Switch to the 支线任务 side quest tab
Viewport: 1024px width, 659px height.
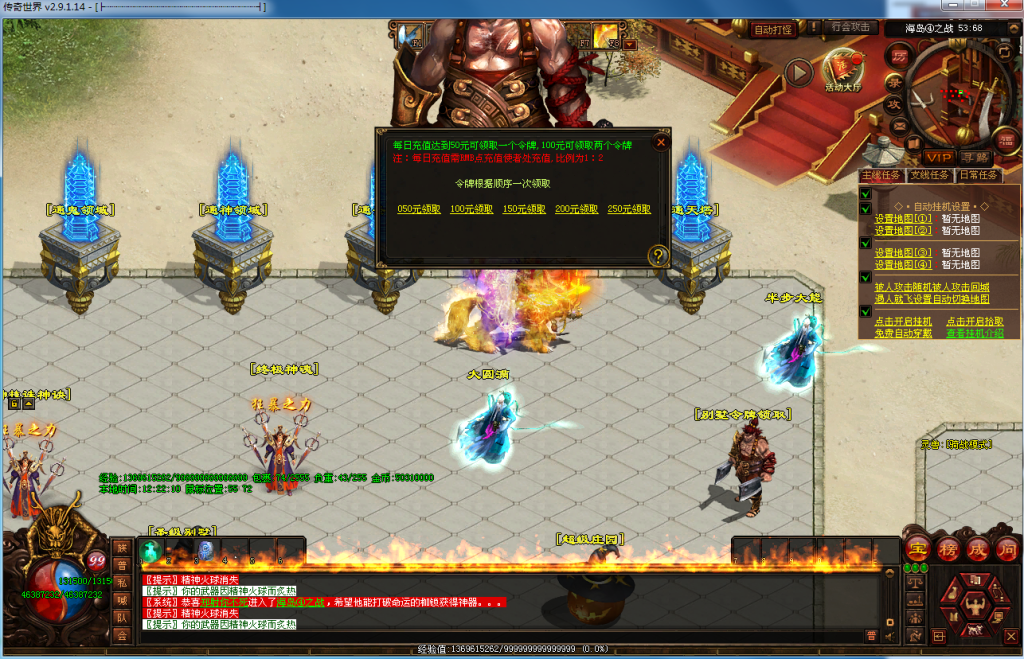pyautogui.click(x=929, y=174)
